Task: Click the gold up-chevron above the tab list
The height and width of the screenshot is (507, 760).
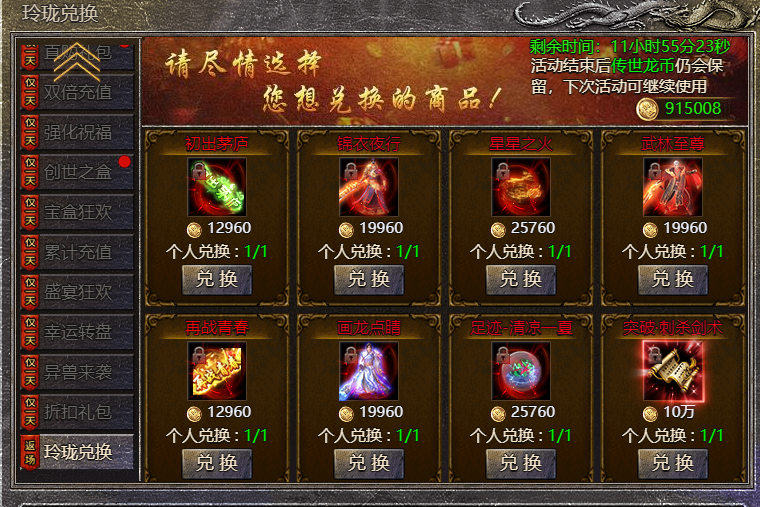Action: (x=77, y=62)
